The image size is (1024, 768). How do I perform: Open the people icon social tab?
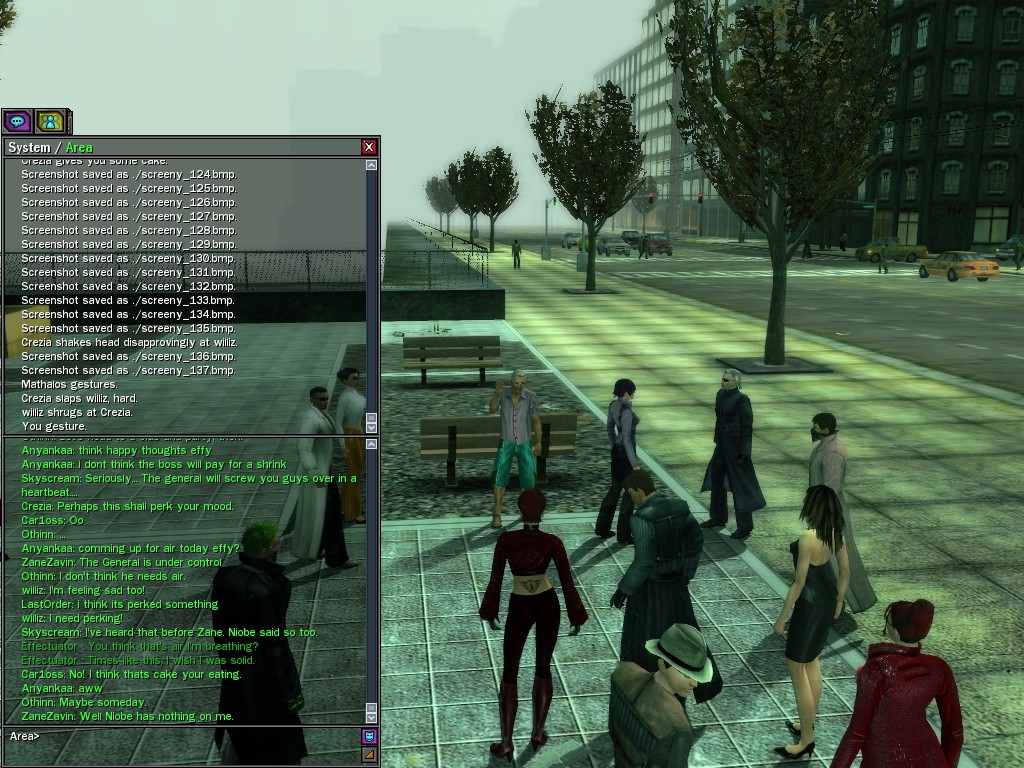(x=49, y=122)
